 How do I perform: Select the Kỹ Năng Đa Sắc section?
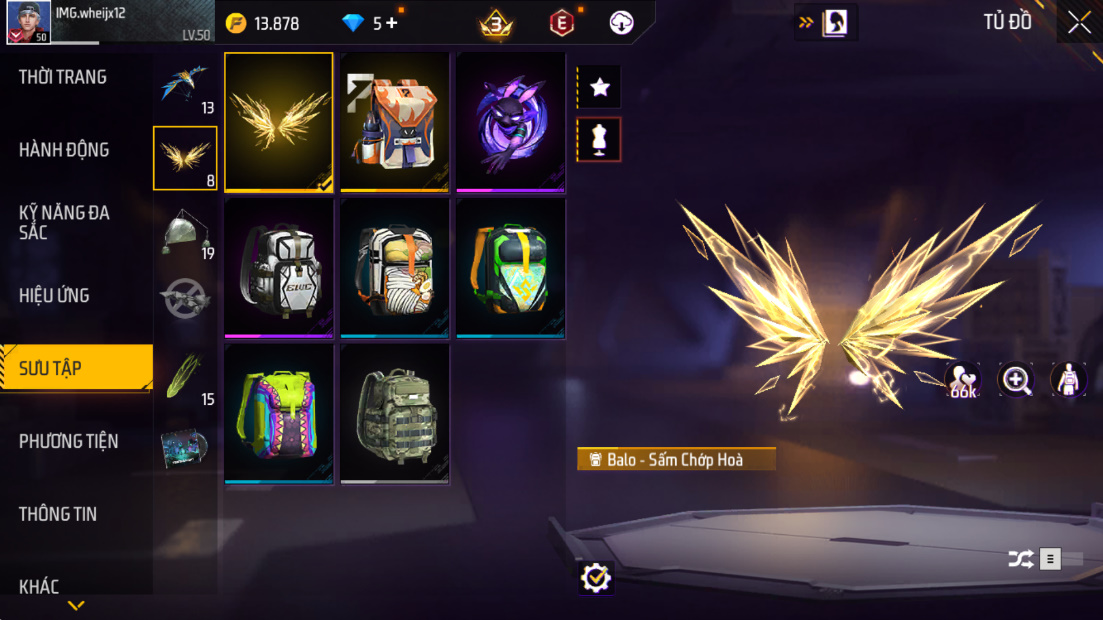pos(64,222)
